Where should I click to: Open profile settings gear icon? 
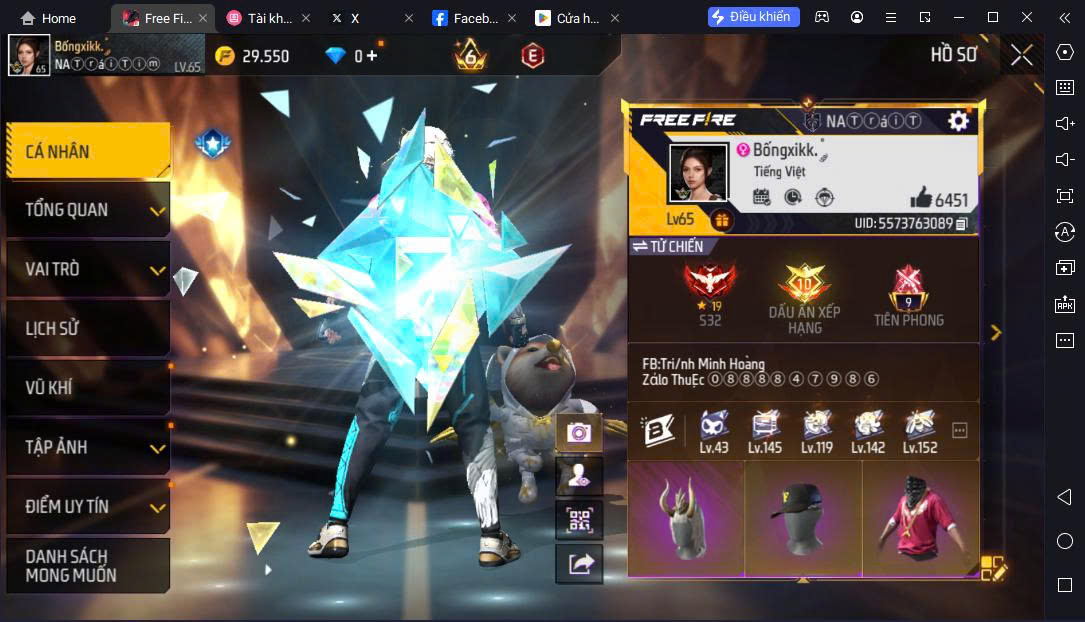click(958, 121)
